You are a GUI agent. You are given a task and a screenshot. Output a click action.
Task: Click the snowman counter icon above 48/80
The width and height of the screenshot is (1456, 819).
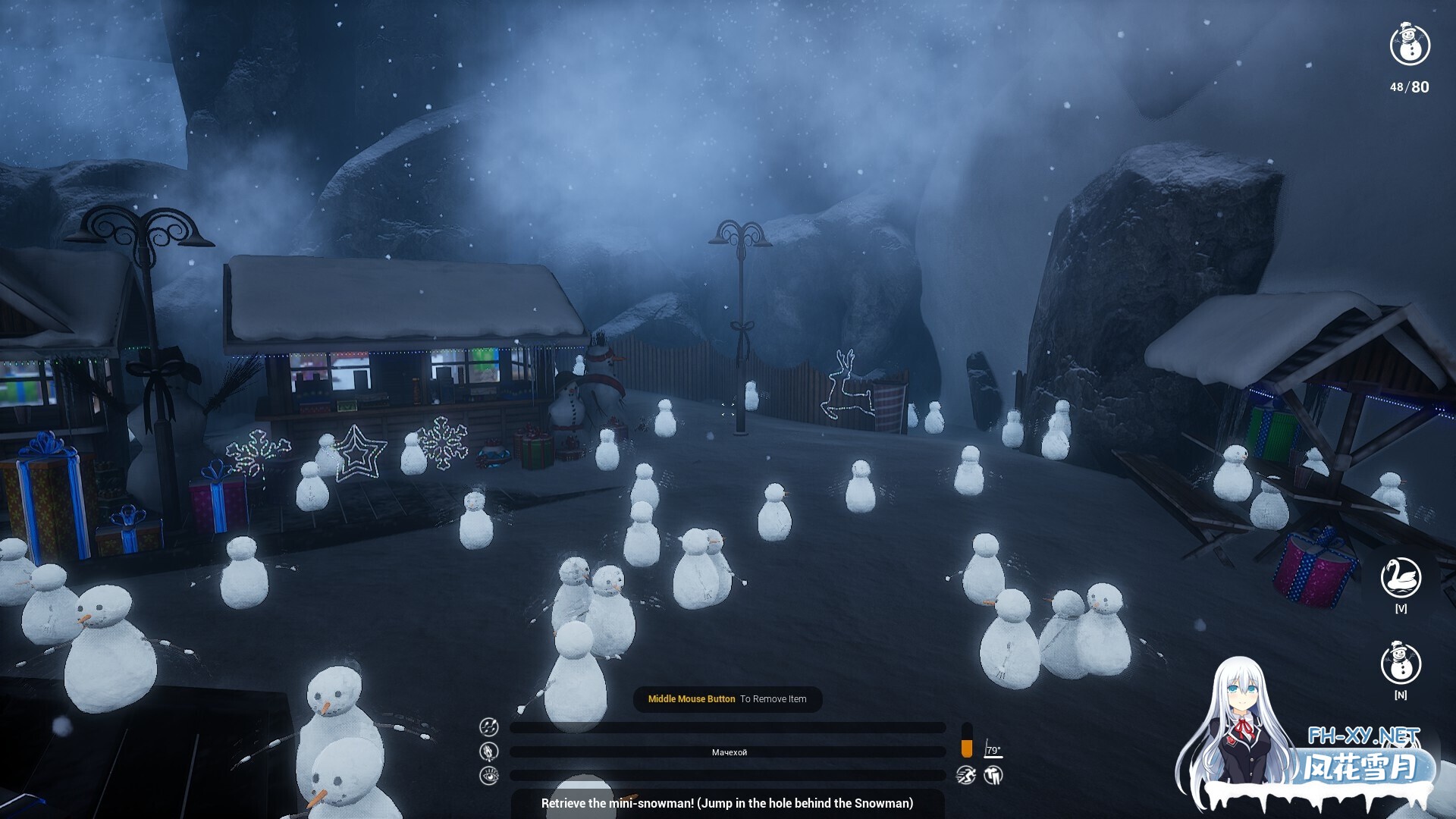[1410, 45]
